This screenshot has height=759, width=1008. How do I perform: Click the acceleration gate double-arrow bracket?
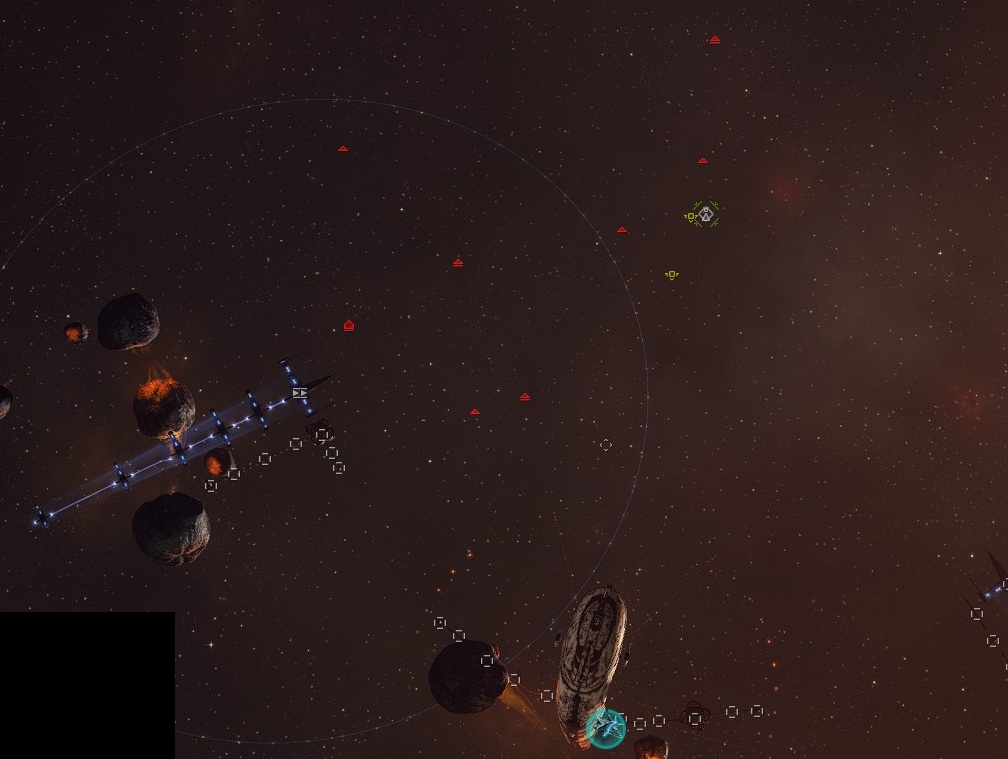click(x=300, y=393)
